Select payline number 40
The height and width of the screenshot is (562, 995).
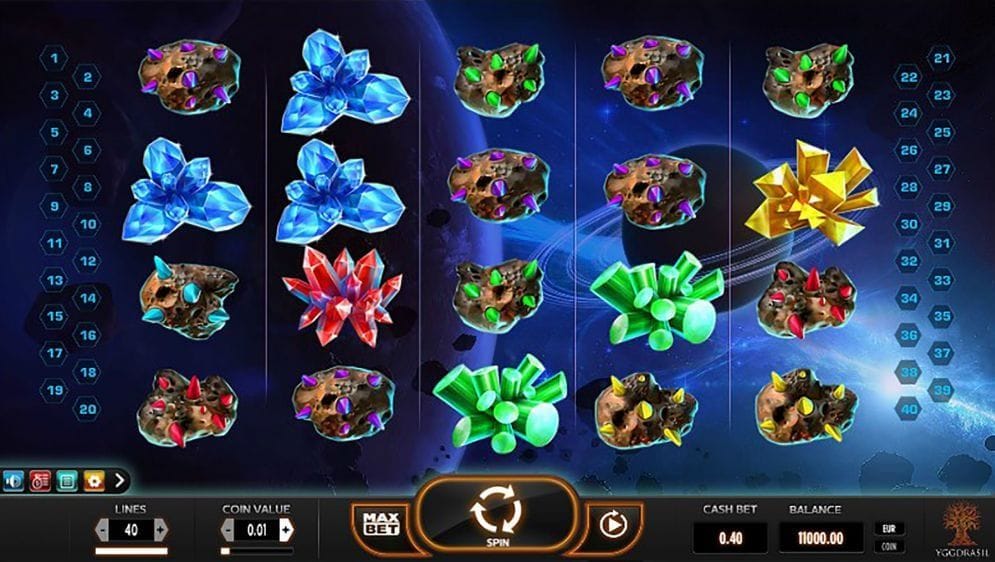[x=909, y=408]
